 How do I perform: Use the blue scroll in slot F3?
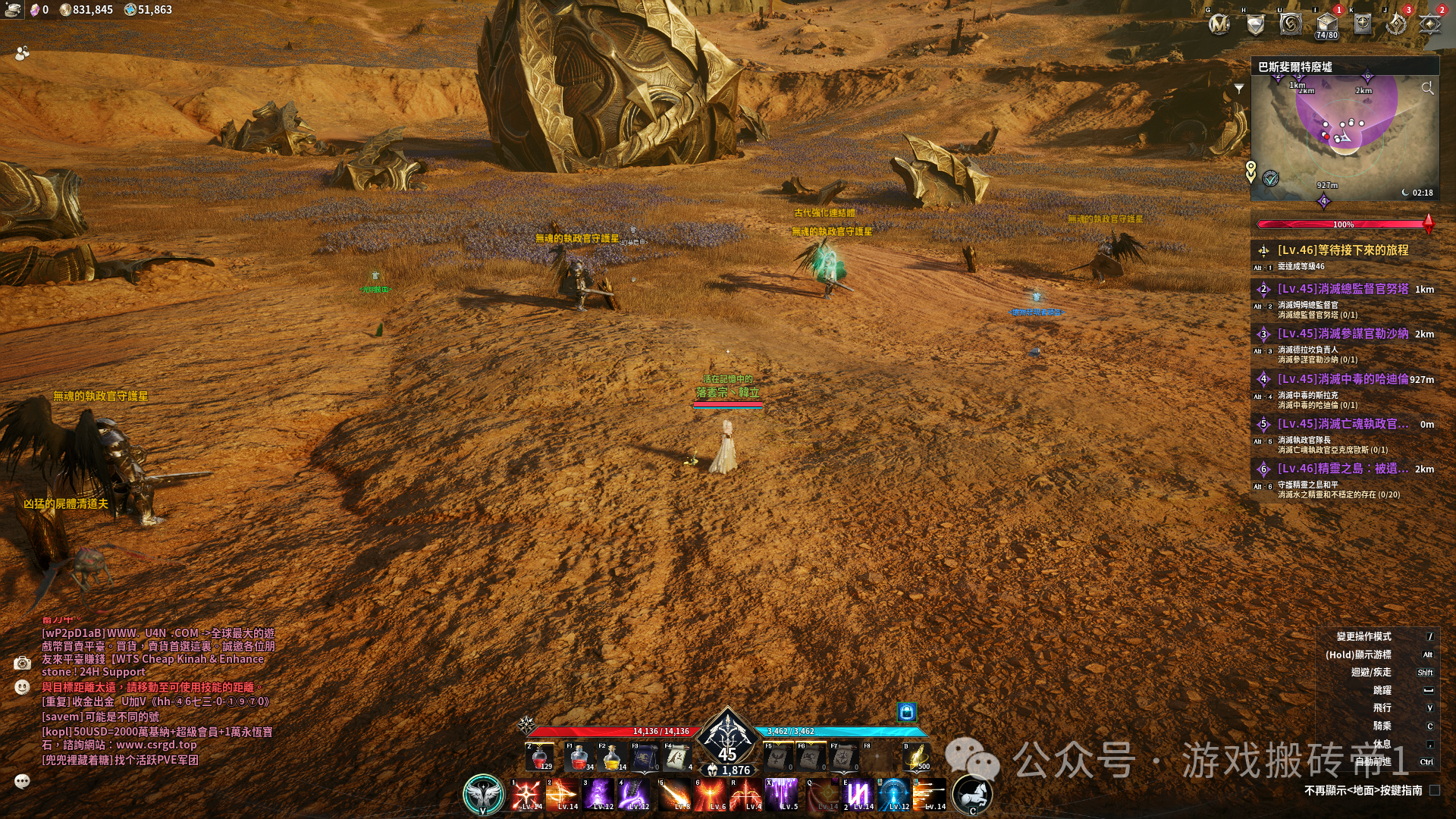coord(645,757)
